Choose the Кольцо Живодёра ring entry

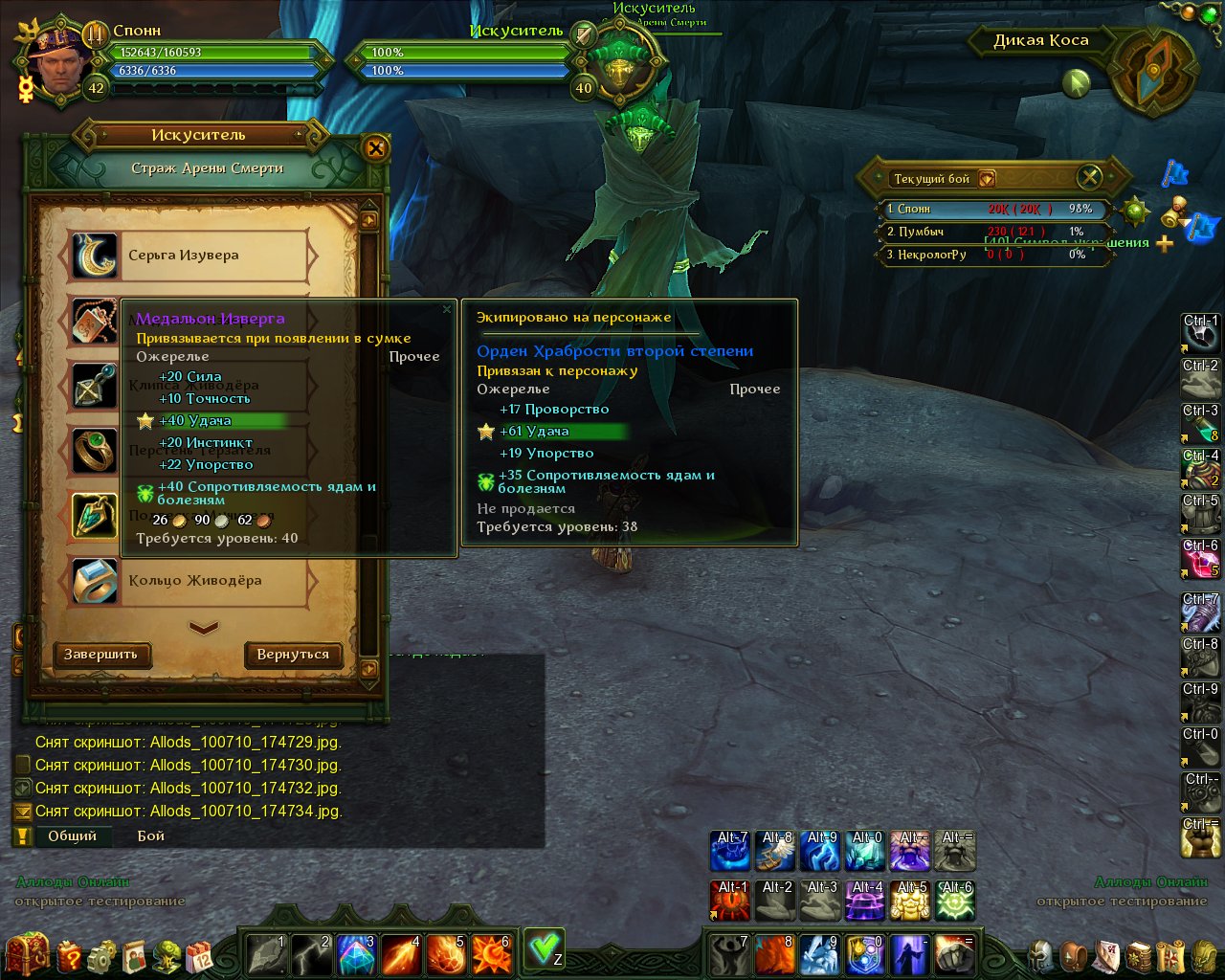pos(195,581)
